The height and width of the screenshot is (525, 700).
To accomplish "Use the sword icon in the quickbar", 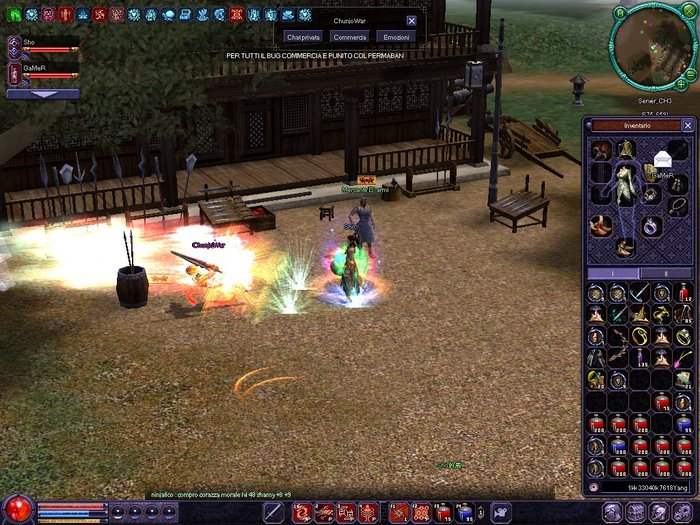I will click(272, 512).
